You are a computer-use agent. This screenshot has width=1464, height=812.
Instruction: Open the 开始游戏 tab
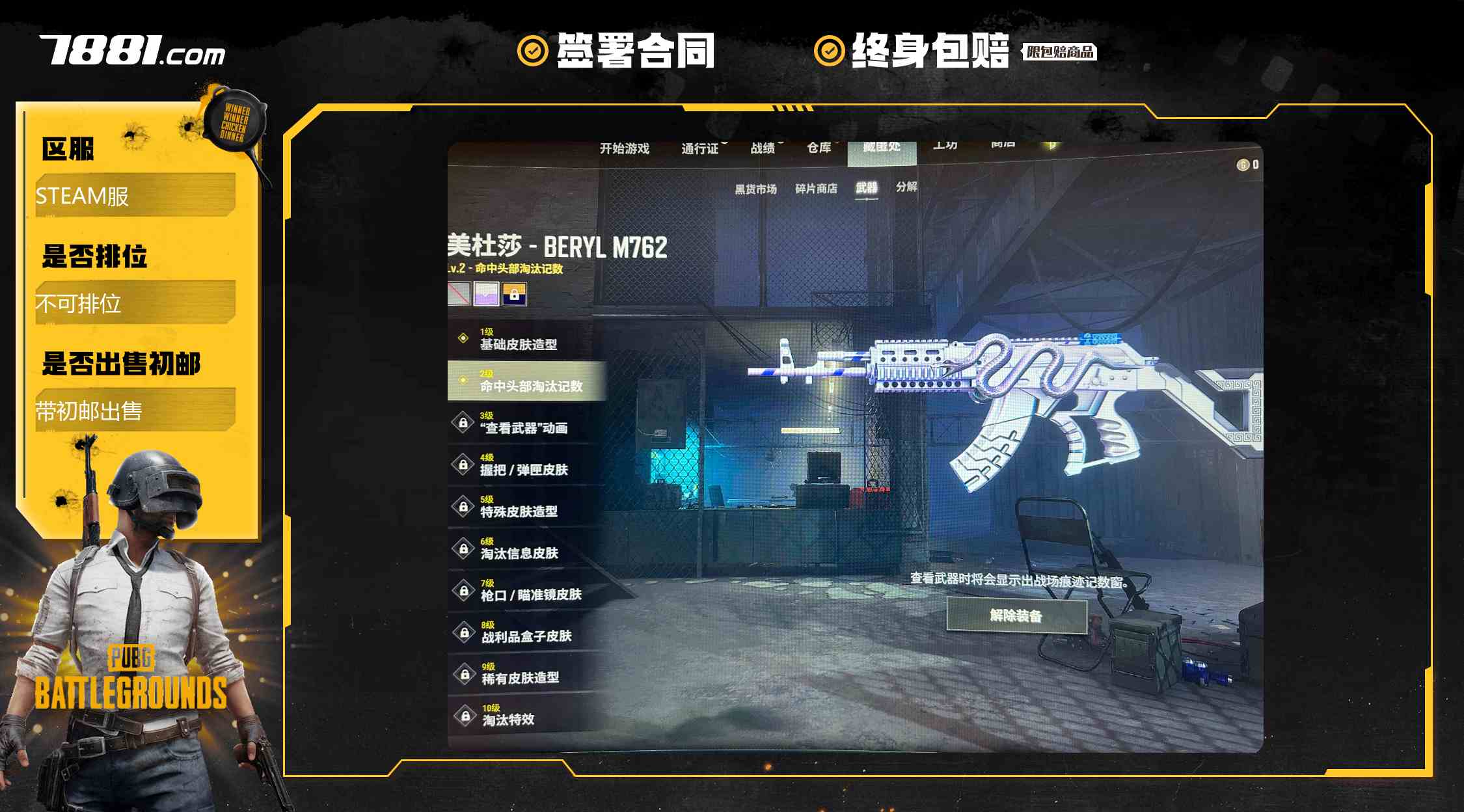tap(624, 149)
